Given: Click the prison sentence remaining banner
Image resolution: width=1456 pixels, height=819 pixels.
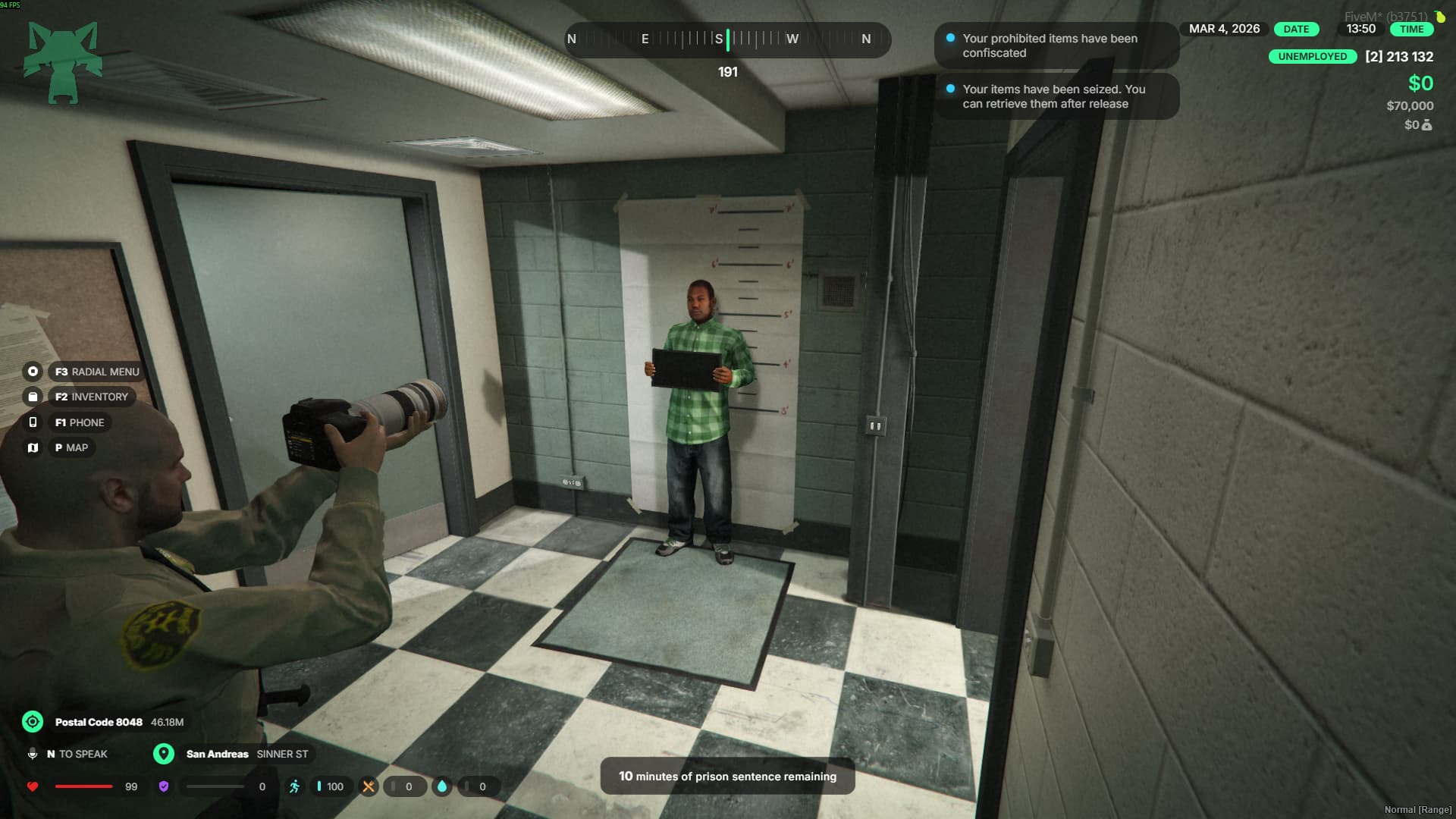Looking at the screenshot, I should coord(727,776).
